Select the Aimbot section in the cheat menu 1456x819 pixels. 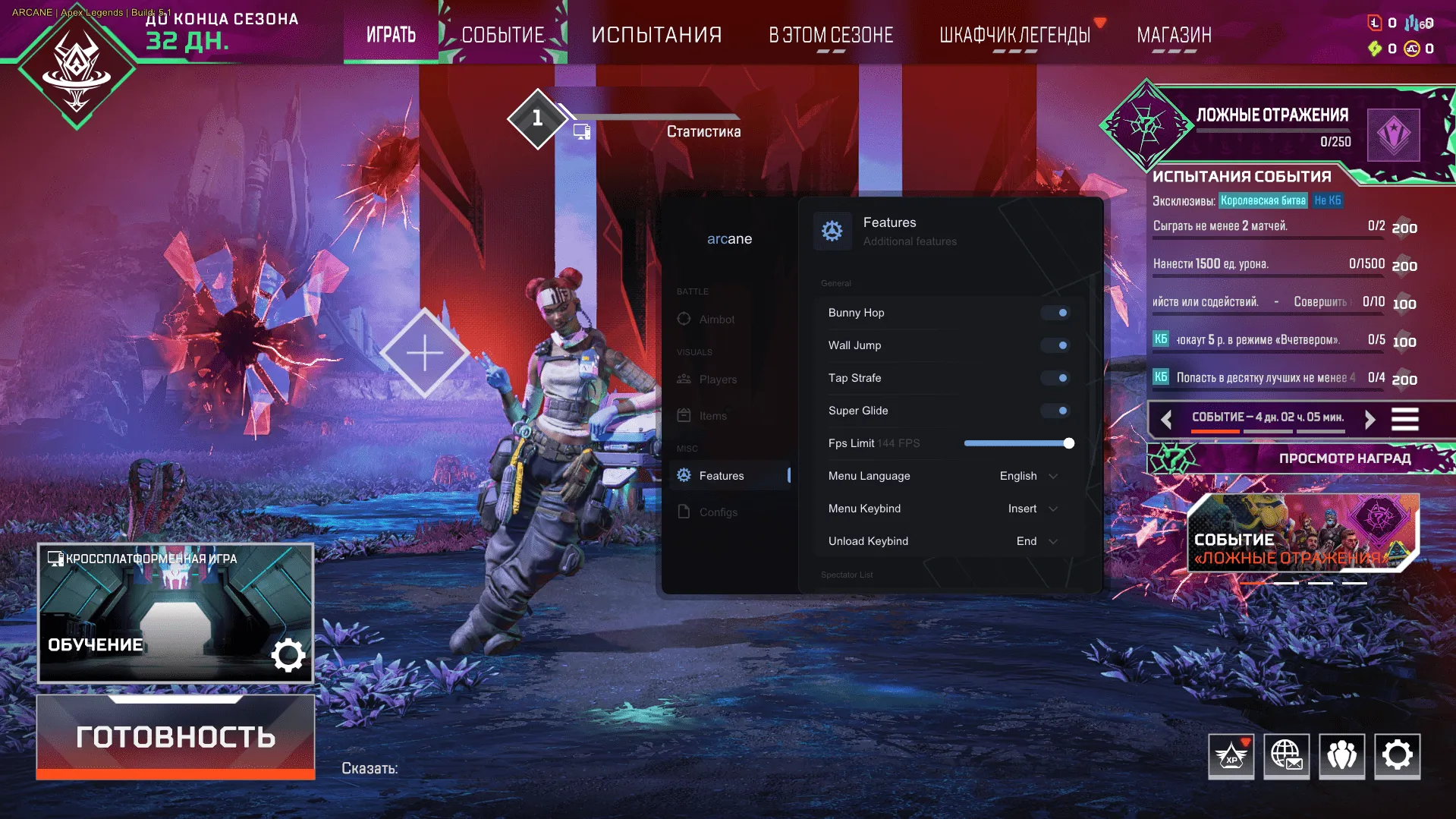point(709,319)
